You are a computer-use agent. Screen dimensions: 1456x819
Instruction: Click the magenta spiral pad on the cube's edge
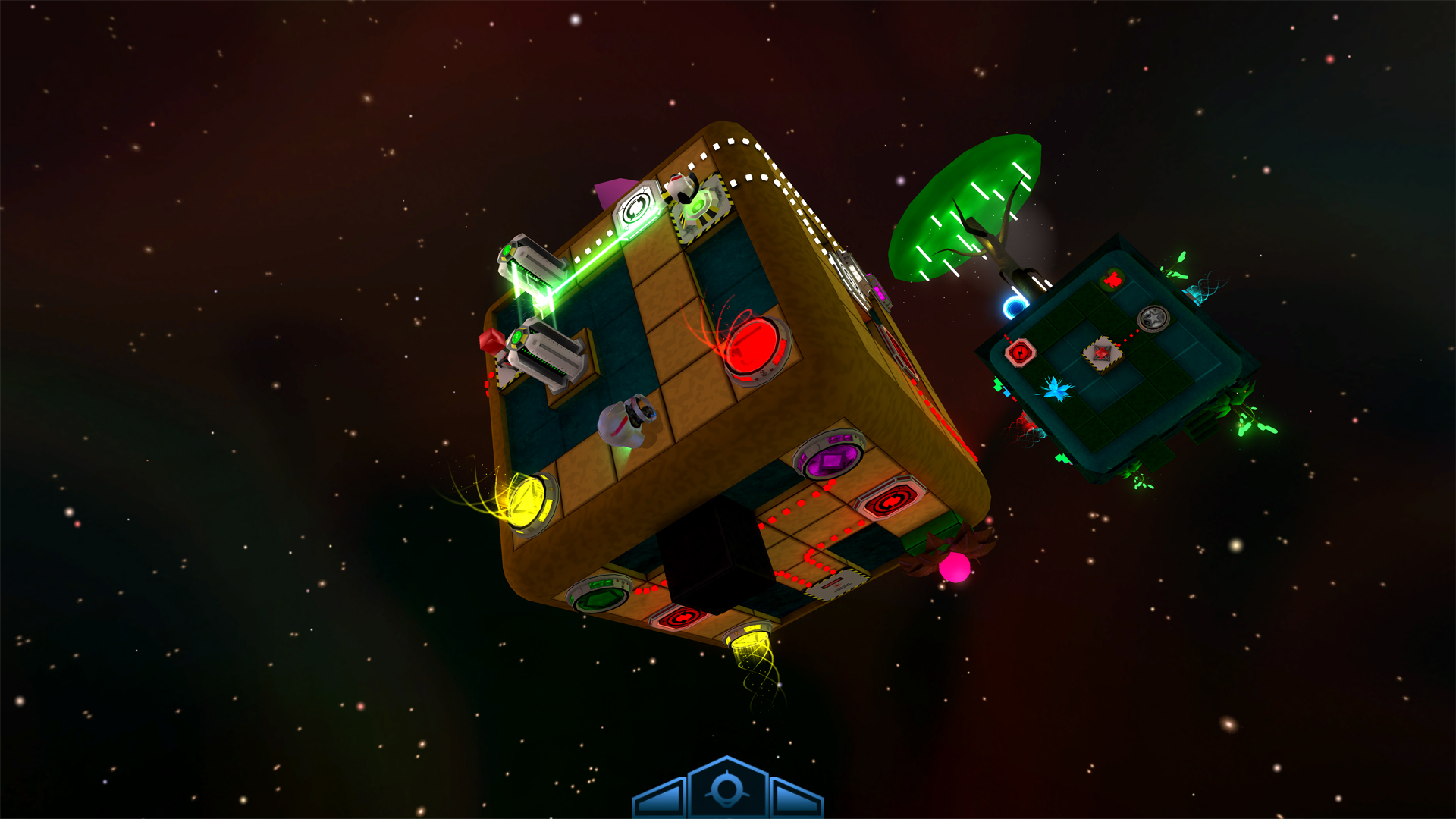pos(880,289)
